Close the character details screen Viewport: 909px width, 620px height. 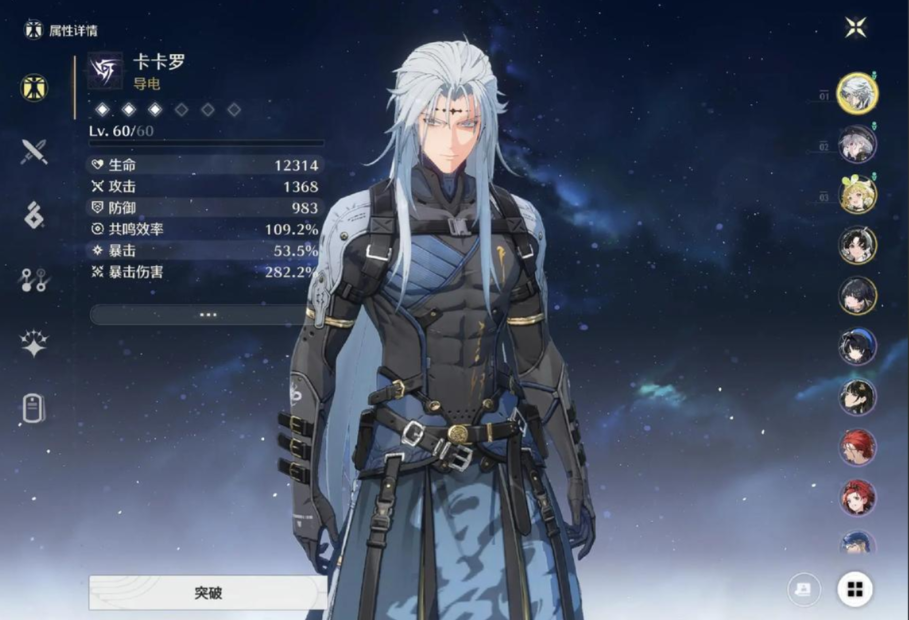pyautogui.click(x=855, y=28)
